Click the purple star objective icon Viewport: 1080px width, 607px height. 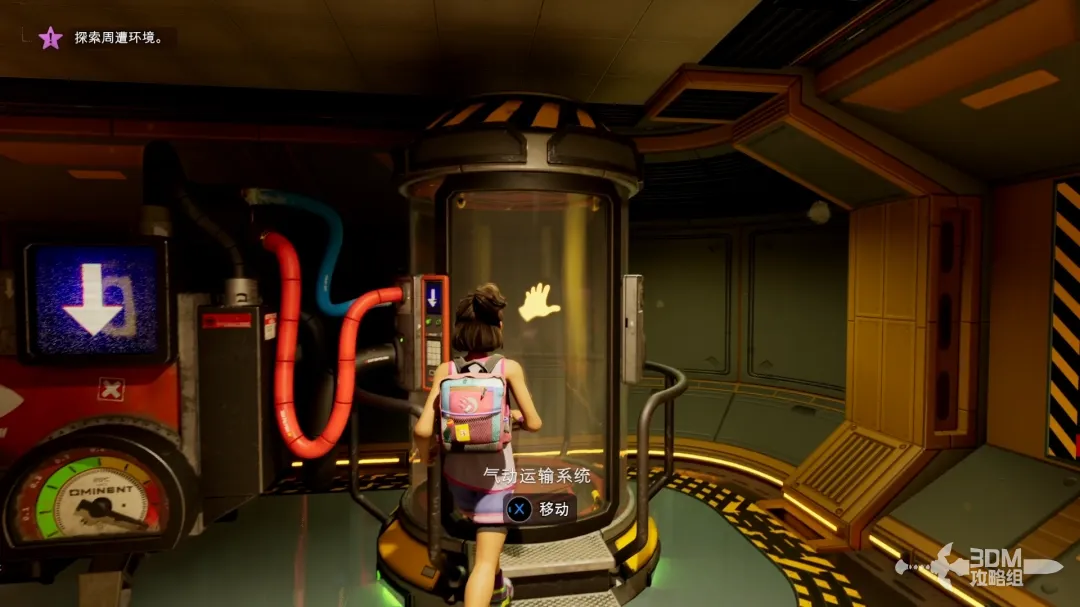[50, 38]
